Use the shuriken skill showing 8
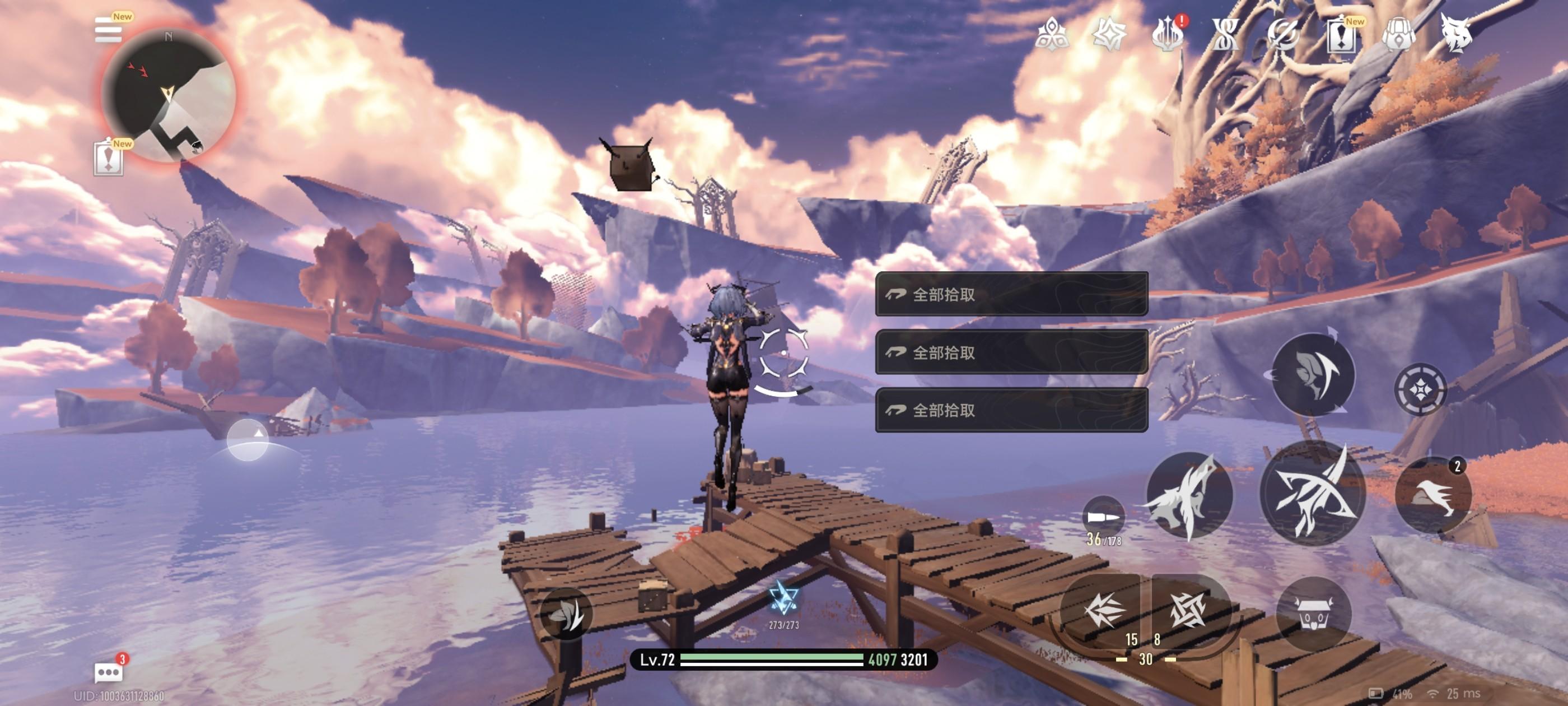1568x706 pixels. tap(1188, 610)
